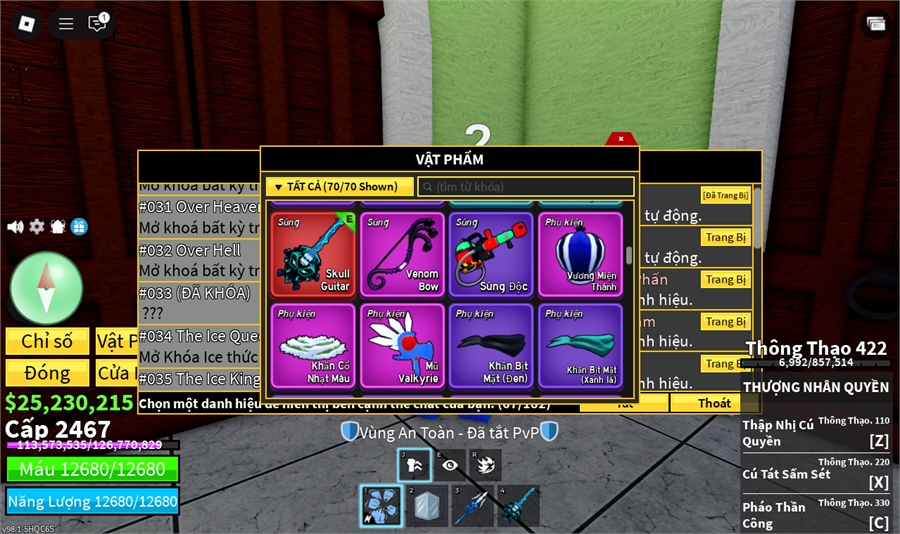Select the Skull Guitar item
Viewport: 900px width, 534px height.
click(x=313, y=254)
